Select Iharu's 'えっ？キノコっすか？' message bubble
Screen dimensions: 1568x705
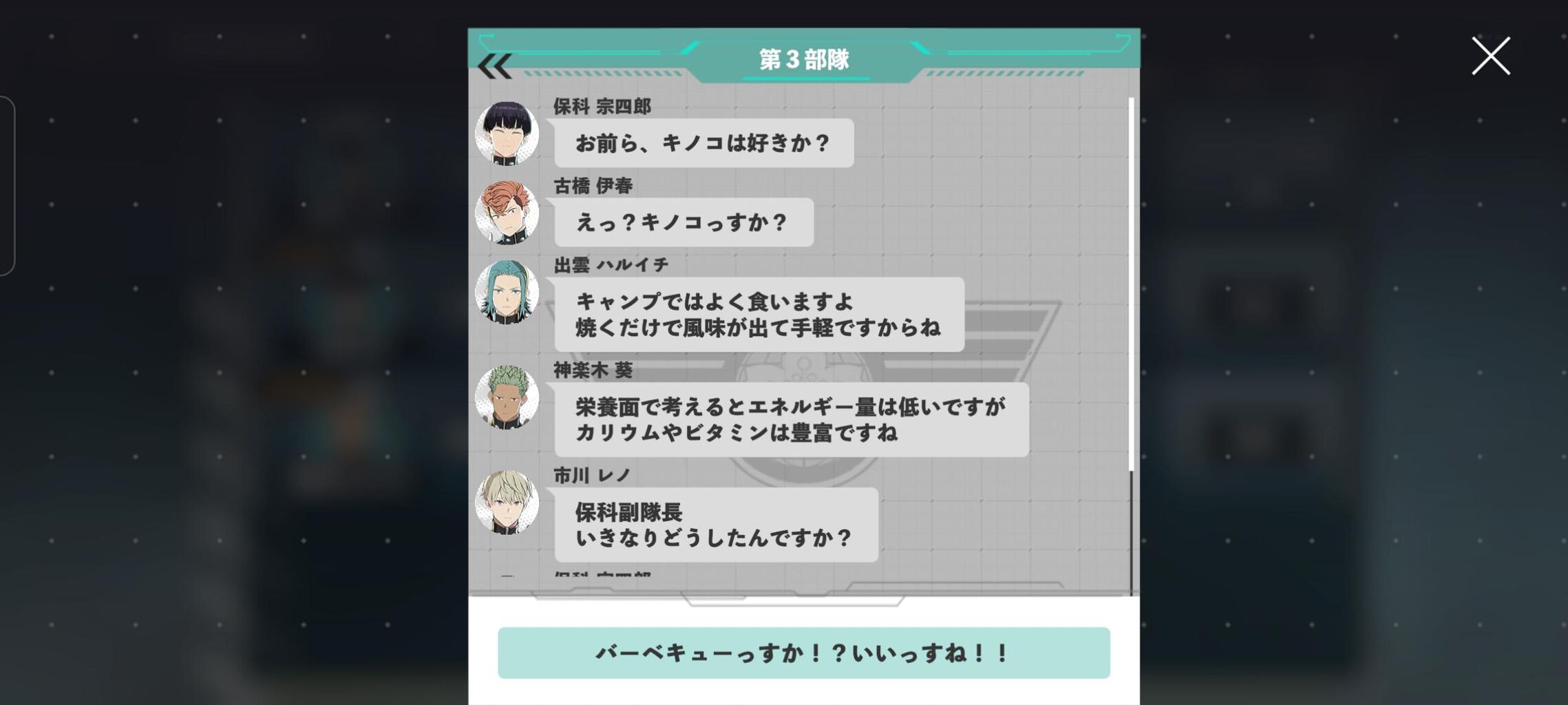(x=681, y=222)
